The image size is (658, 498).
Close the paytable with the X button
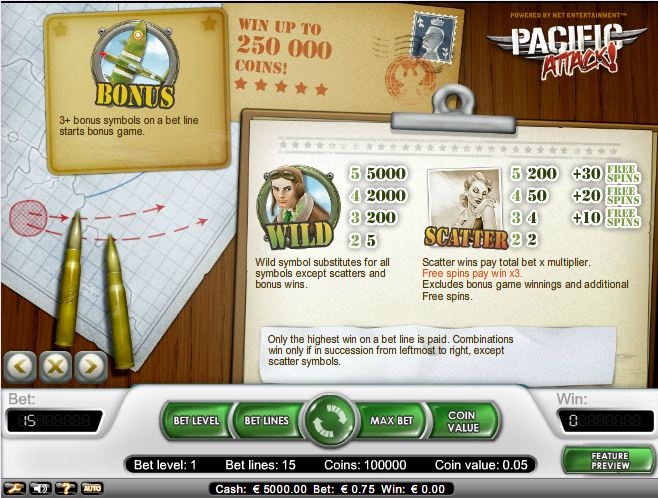[x=55, y=366]
